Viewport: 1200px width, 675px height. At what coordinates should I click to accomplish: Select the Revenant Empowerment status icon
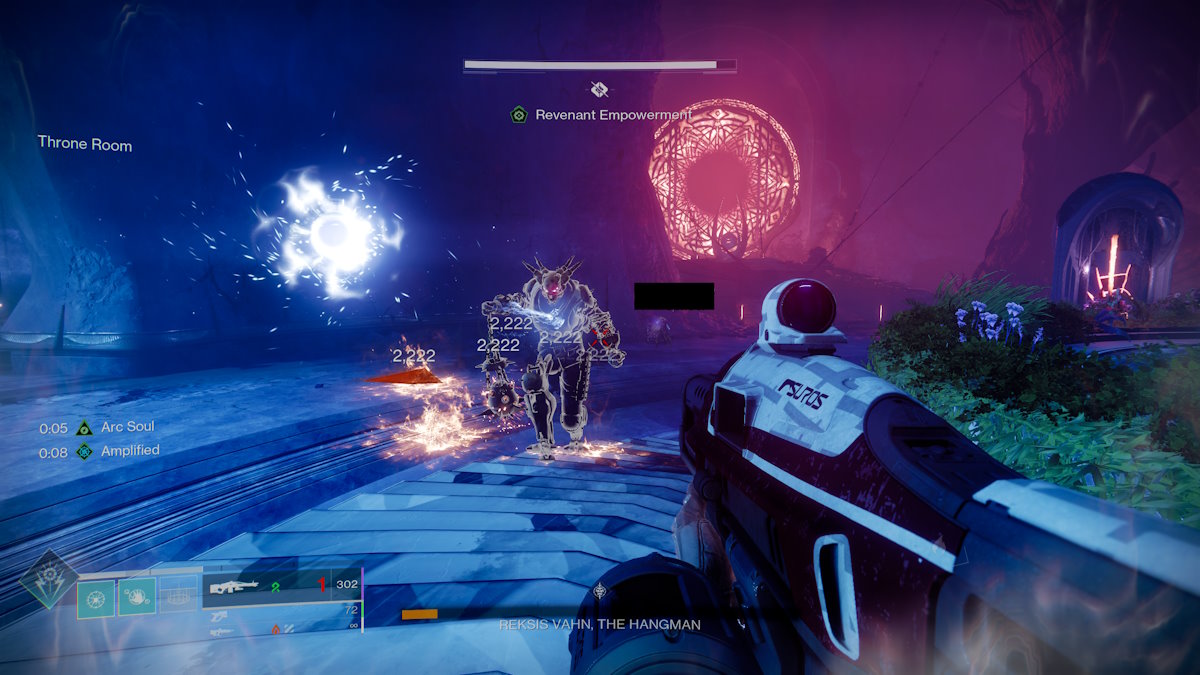pos(518,115)
